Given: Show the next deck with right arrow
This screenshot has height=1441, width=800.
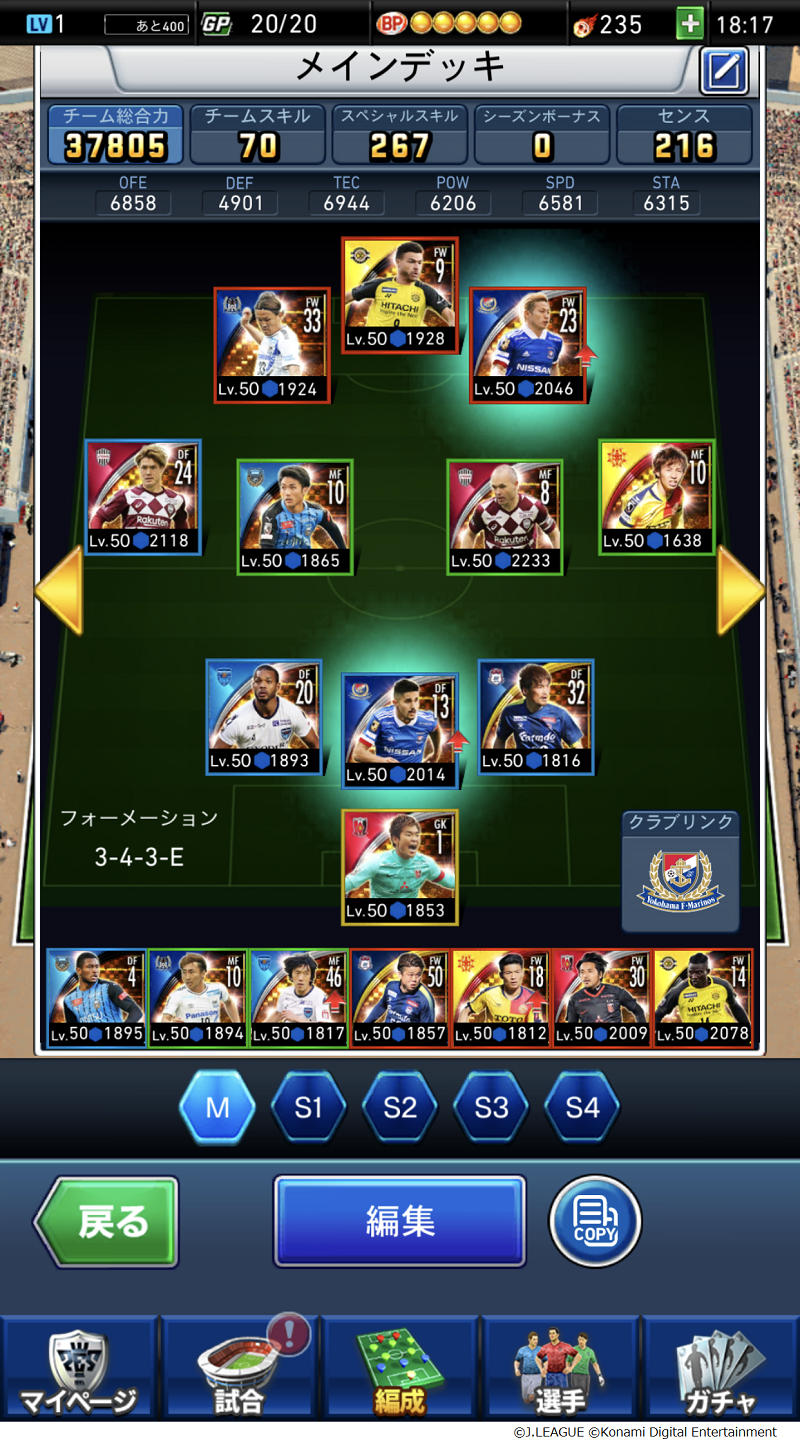Looking at the screenshot, I should [x=741, y=591].
